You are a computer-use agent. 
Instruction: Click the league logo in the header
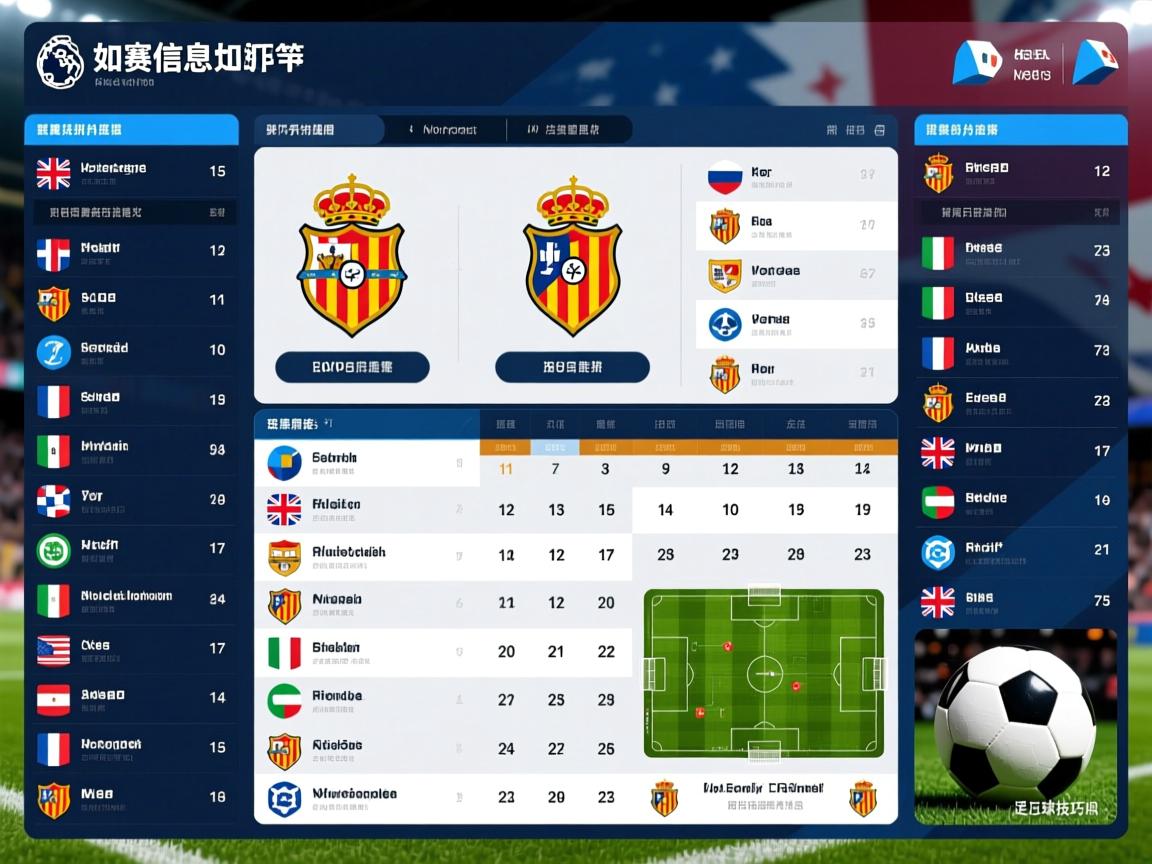60,62
